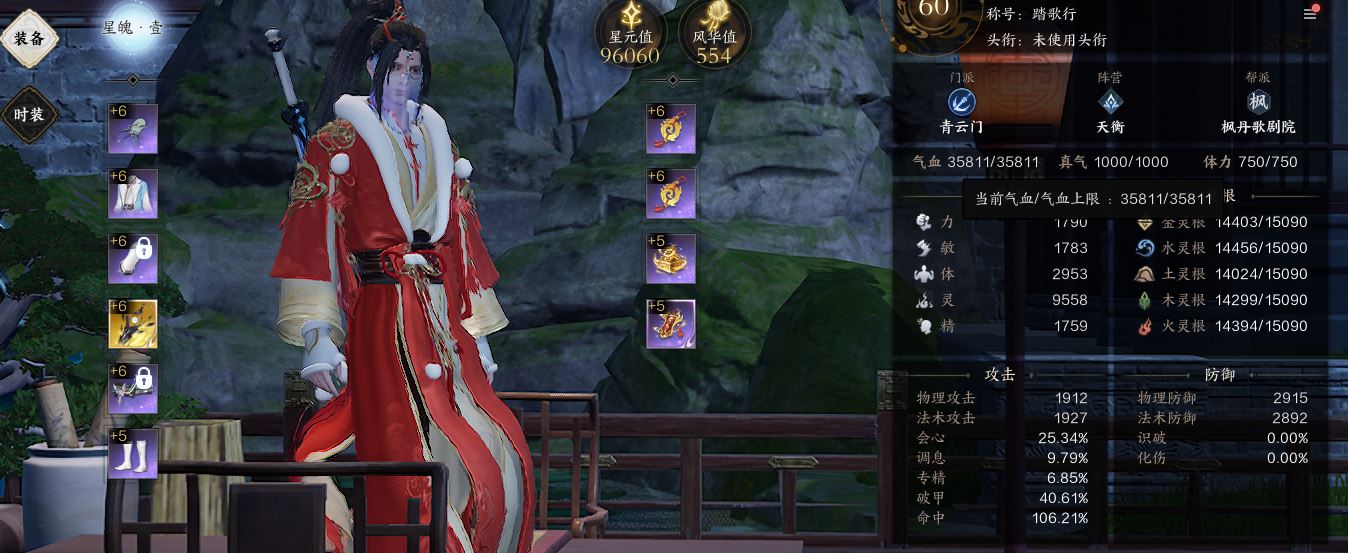Select the +5 golden treasure box slot
1348x553 pixels.
[671, 259]
